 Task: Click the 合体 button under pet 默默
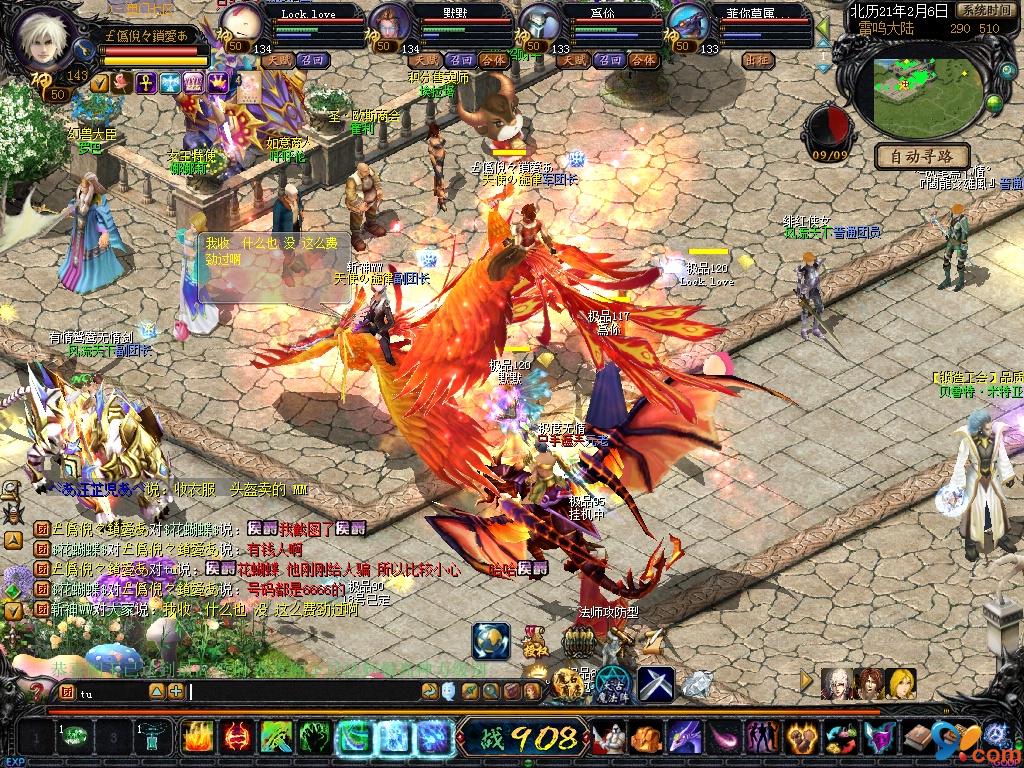[493, 60]
